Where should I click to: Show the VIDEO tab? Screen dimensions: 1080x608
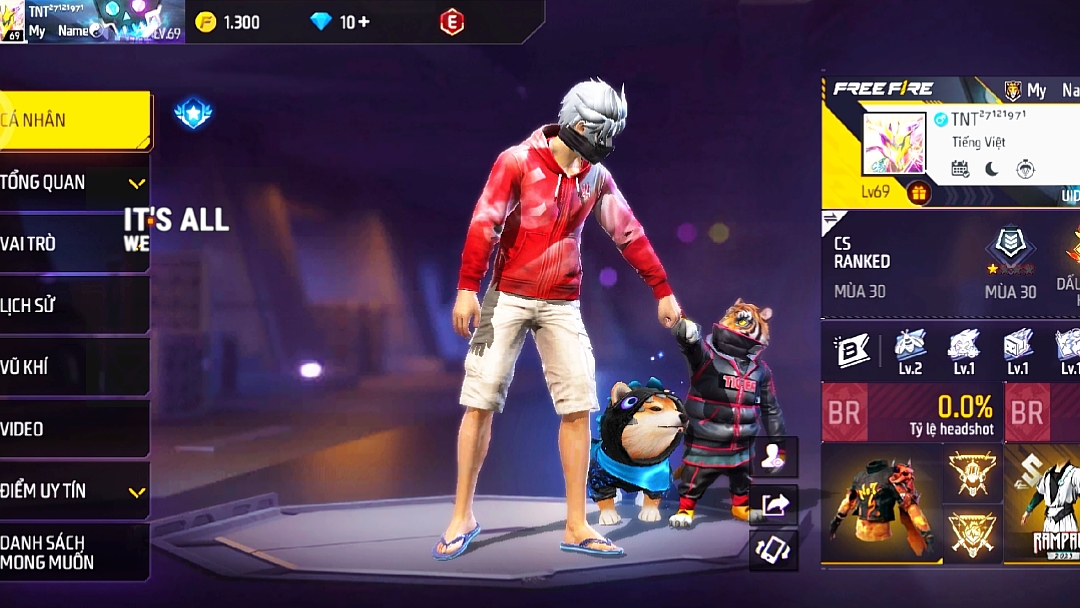[x=74, y=429]
